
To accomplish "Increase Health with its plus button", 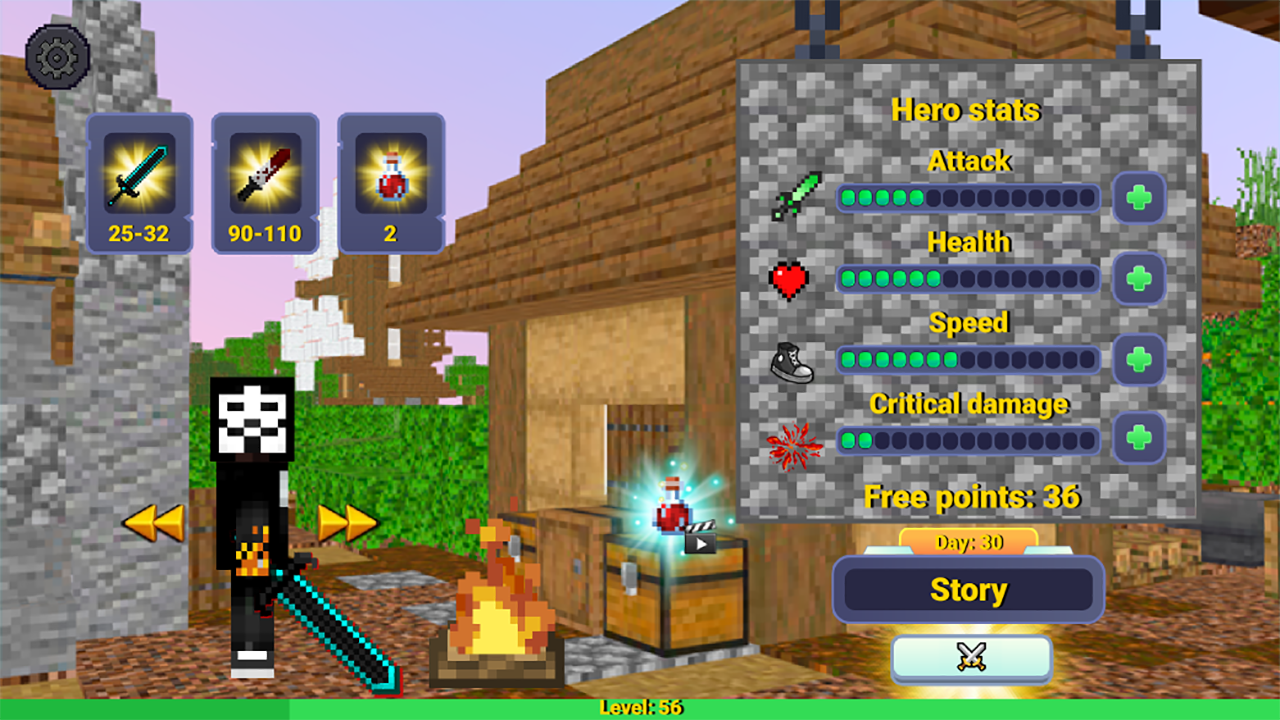I will (1140, 279).
